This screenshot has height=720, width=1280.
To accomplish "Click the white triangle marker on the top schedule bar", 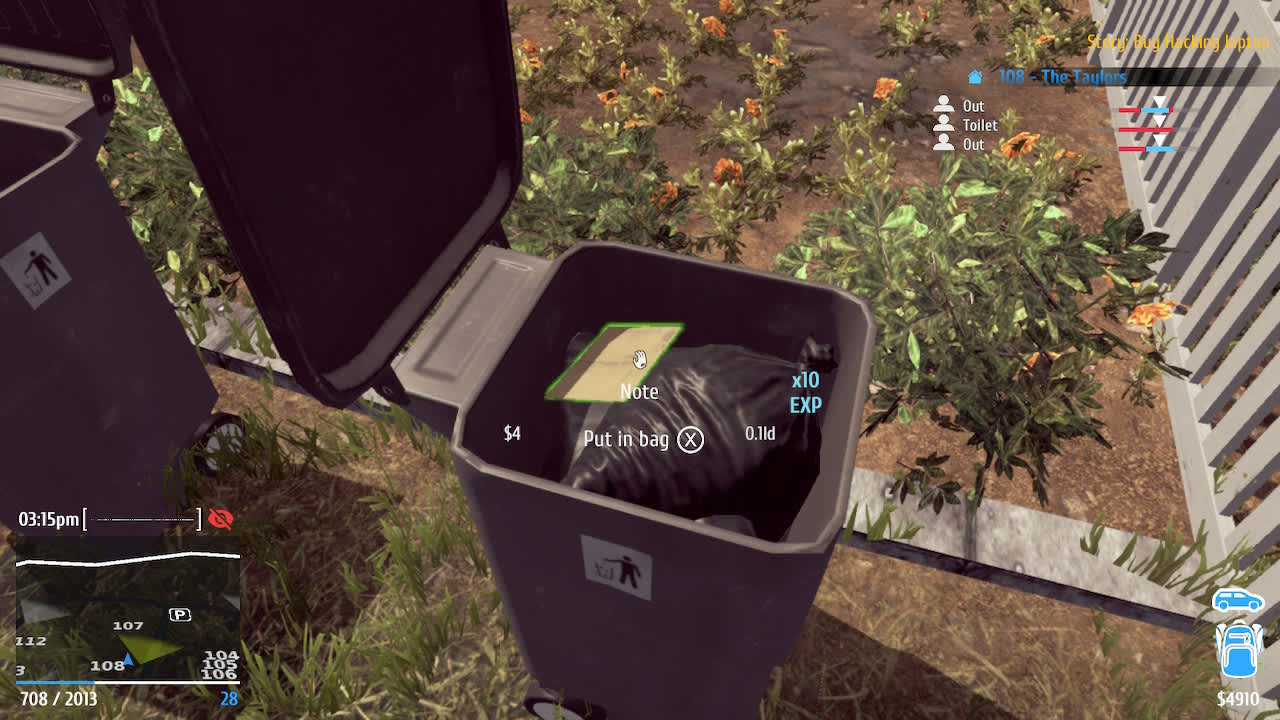I will coord(1159,101).
